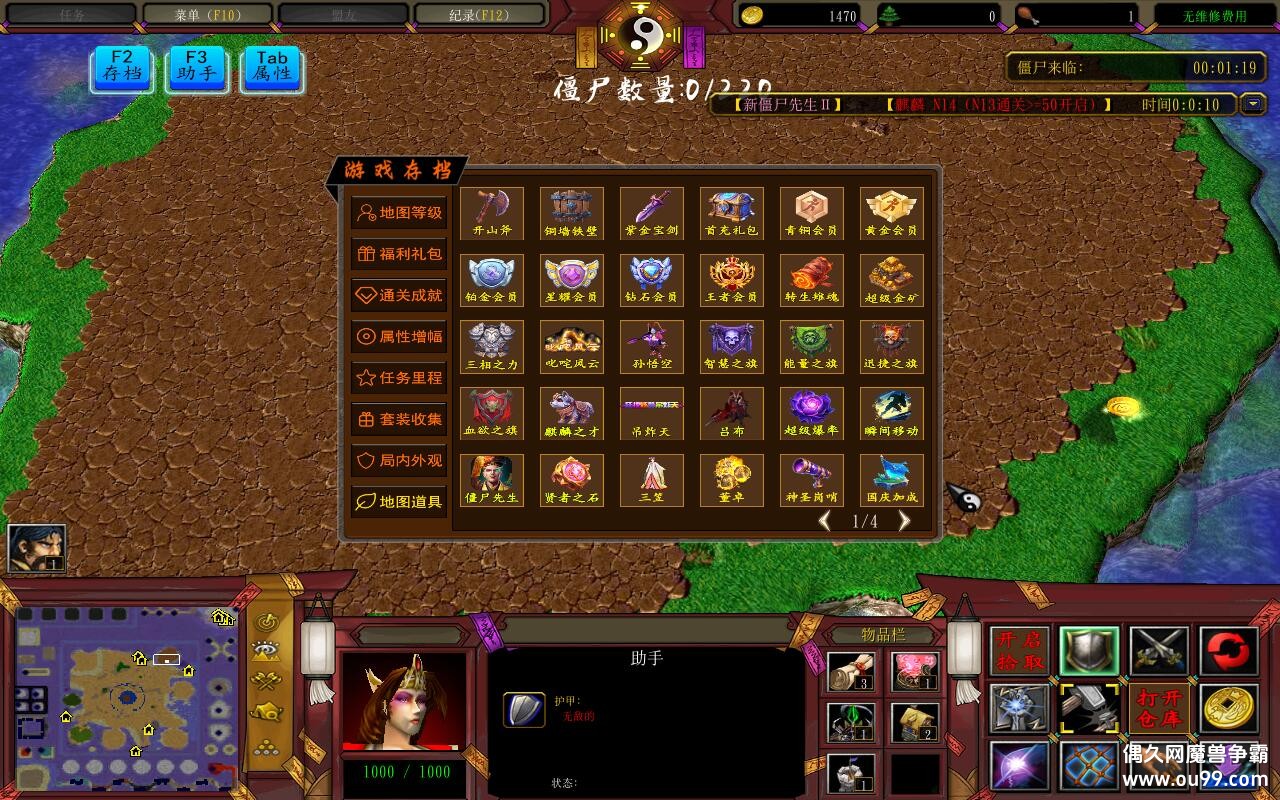The width and height of the screenshot is (1280, 800).
Task: Switch to the 福利礼包 tab
Action: (x=399, y=254)
